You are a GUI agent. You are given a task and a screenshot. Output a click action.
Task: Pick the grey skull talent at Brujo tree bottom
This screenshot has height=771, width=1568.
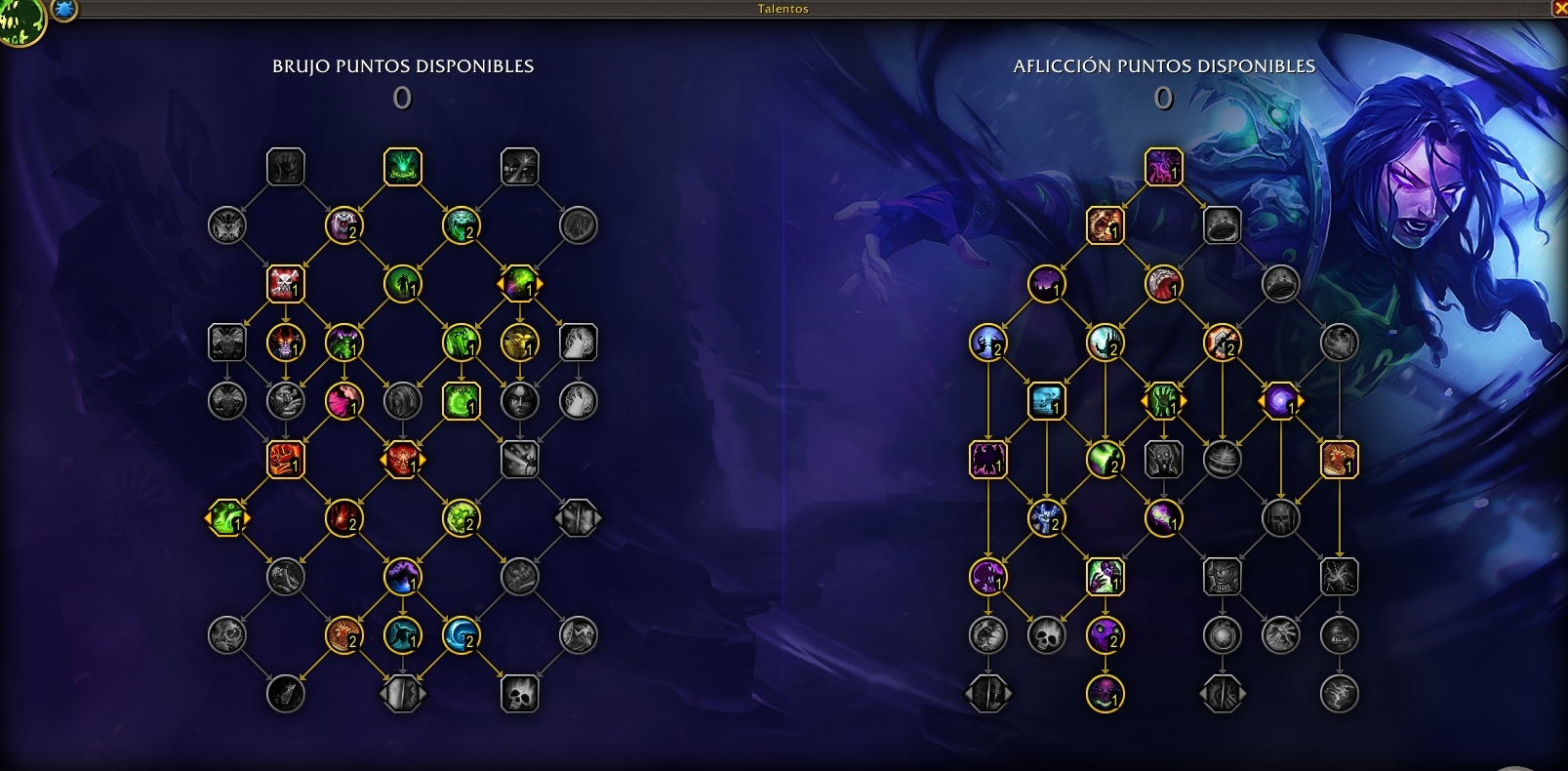[x=519, y=694]
